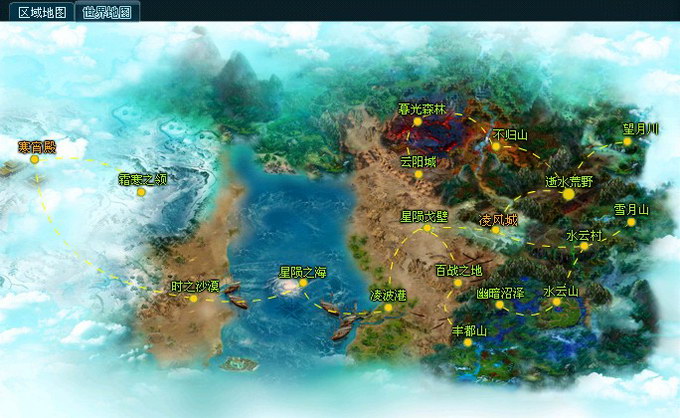Image resolution: width=680 pixels, height=418 pixels.
Task: Click the 云阳城 city marker
Action: click(x=419, y=174)
